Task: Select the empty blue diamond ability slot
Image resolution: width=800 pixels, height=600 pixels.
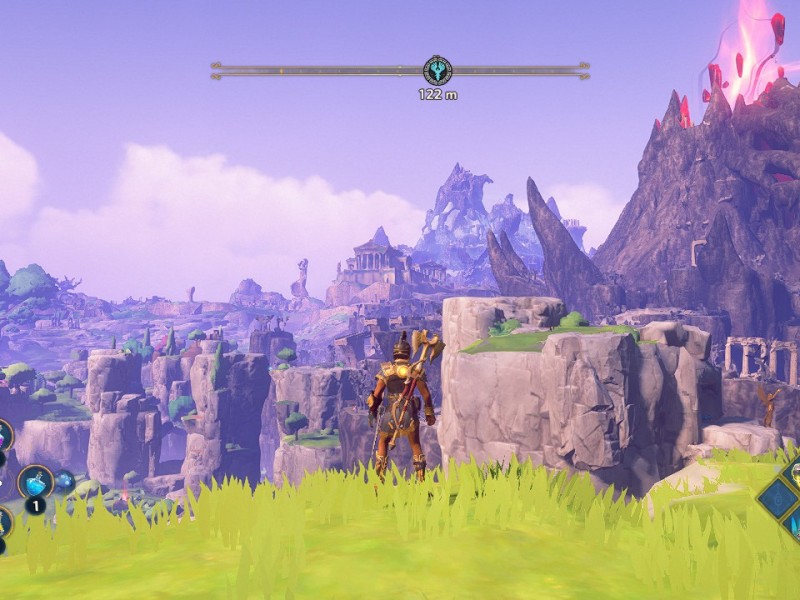Action: 777,497
